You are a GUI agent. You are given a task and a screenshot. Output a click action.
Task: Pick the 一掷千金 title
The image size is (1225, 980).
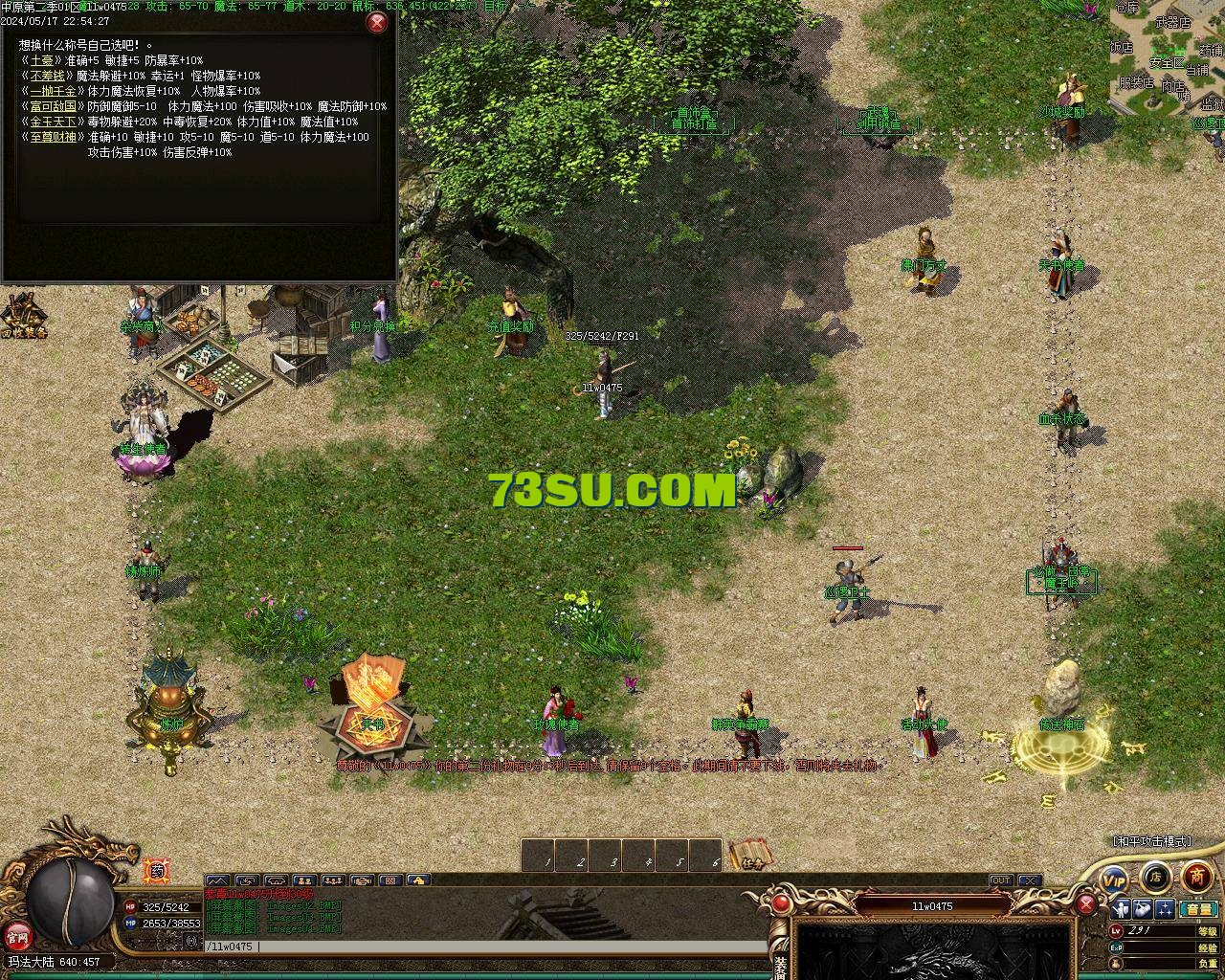(x=53, y=91)
